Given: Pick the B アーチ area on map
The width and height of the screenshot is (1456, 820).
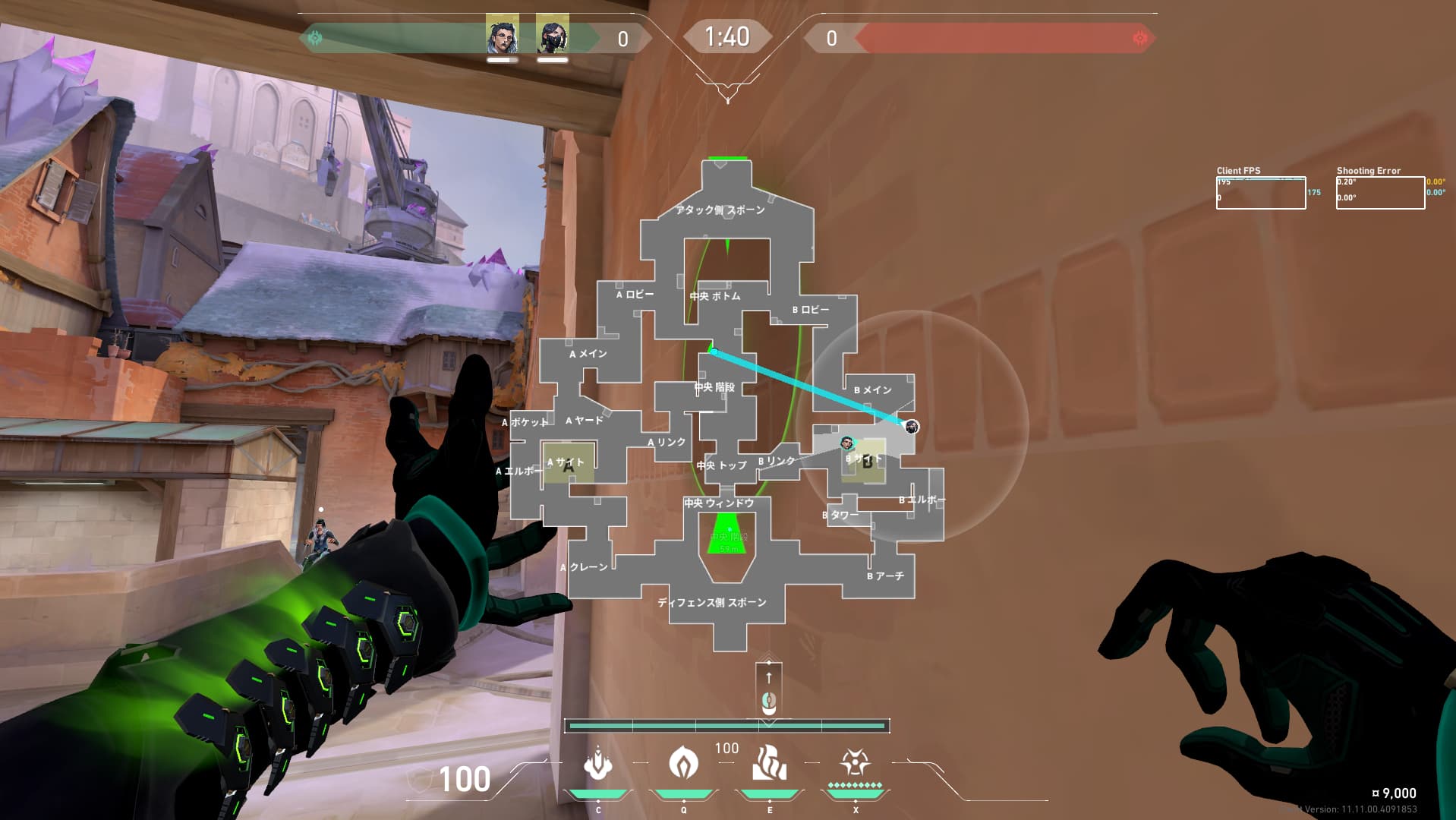Looking at the screenshot, I should (x=886, y=576).
